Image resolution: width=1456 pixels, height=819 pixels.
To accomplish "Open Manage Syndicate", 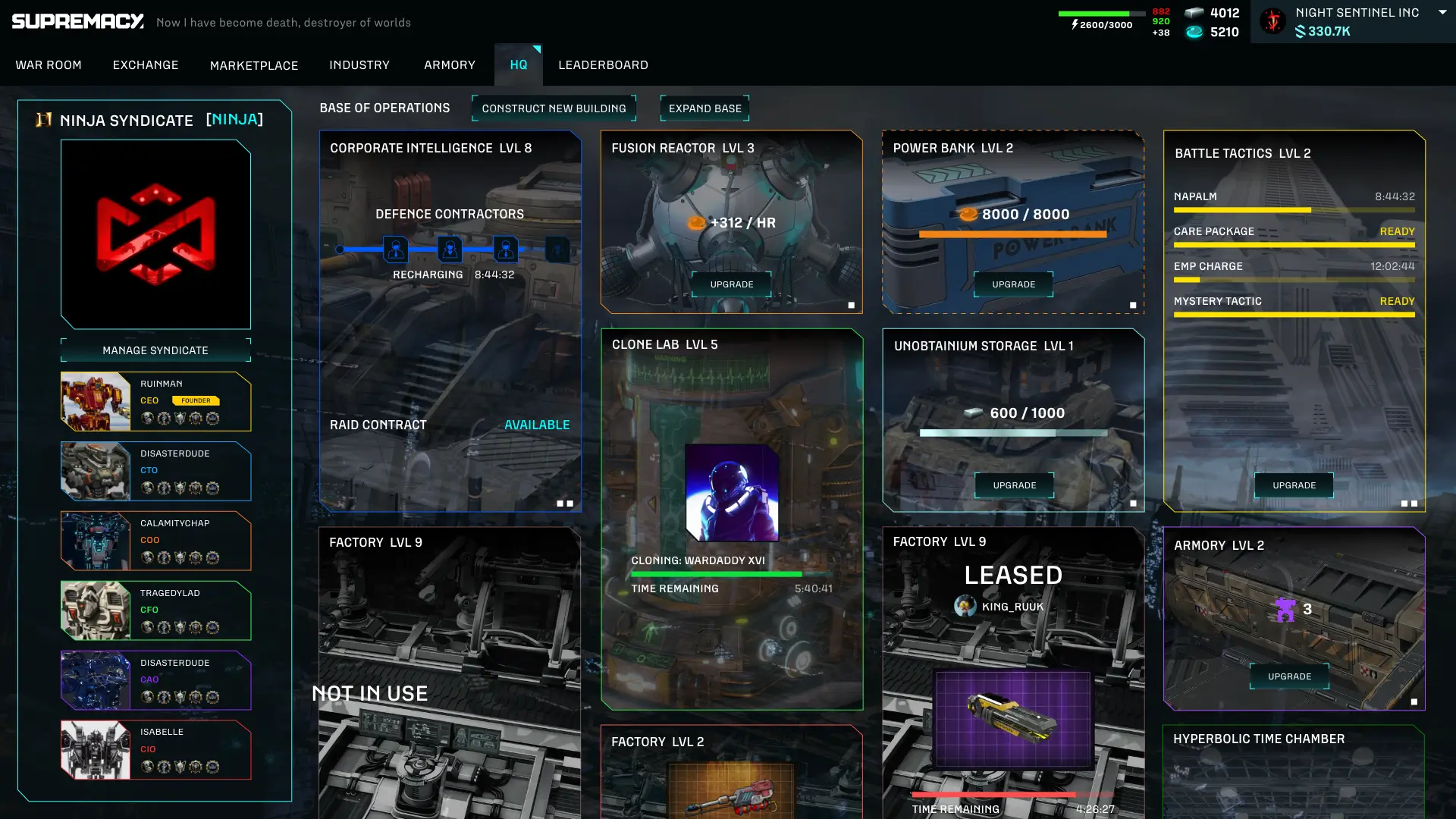I will 155,350.
